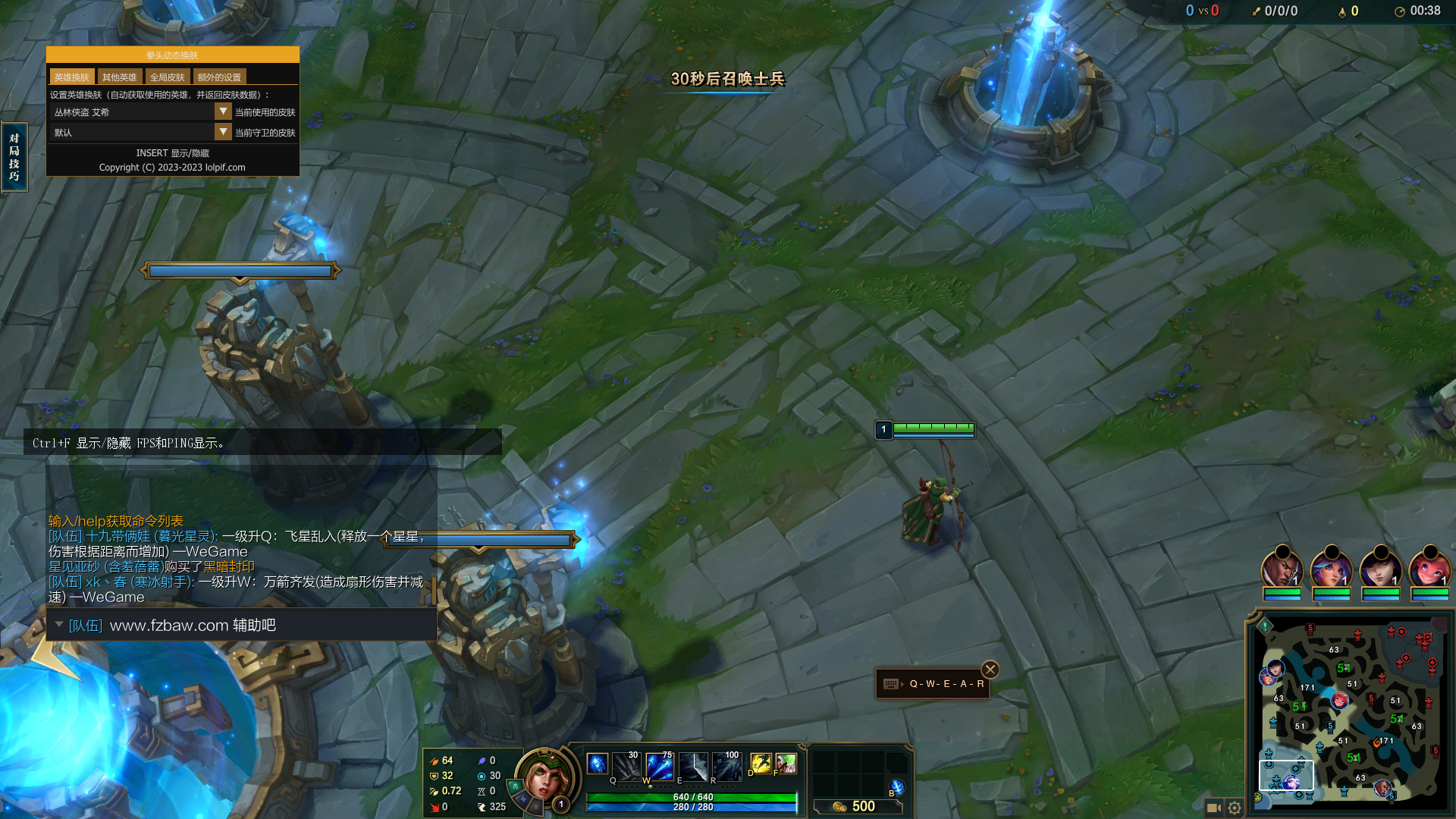The image size is (1456, 819).
Task: Toggle the camera lock button
Action: coord(1213,808)
